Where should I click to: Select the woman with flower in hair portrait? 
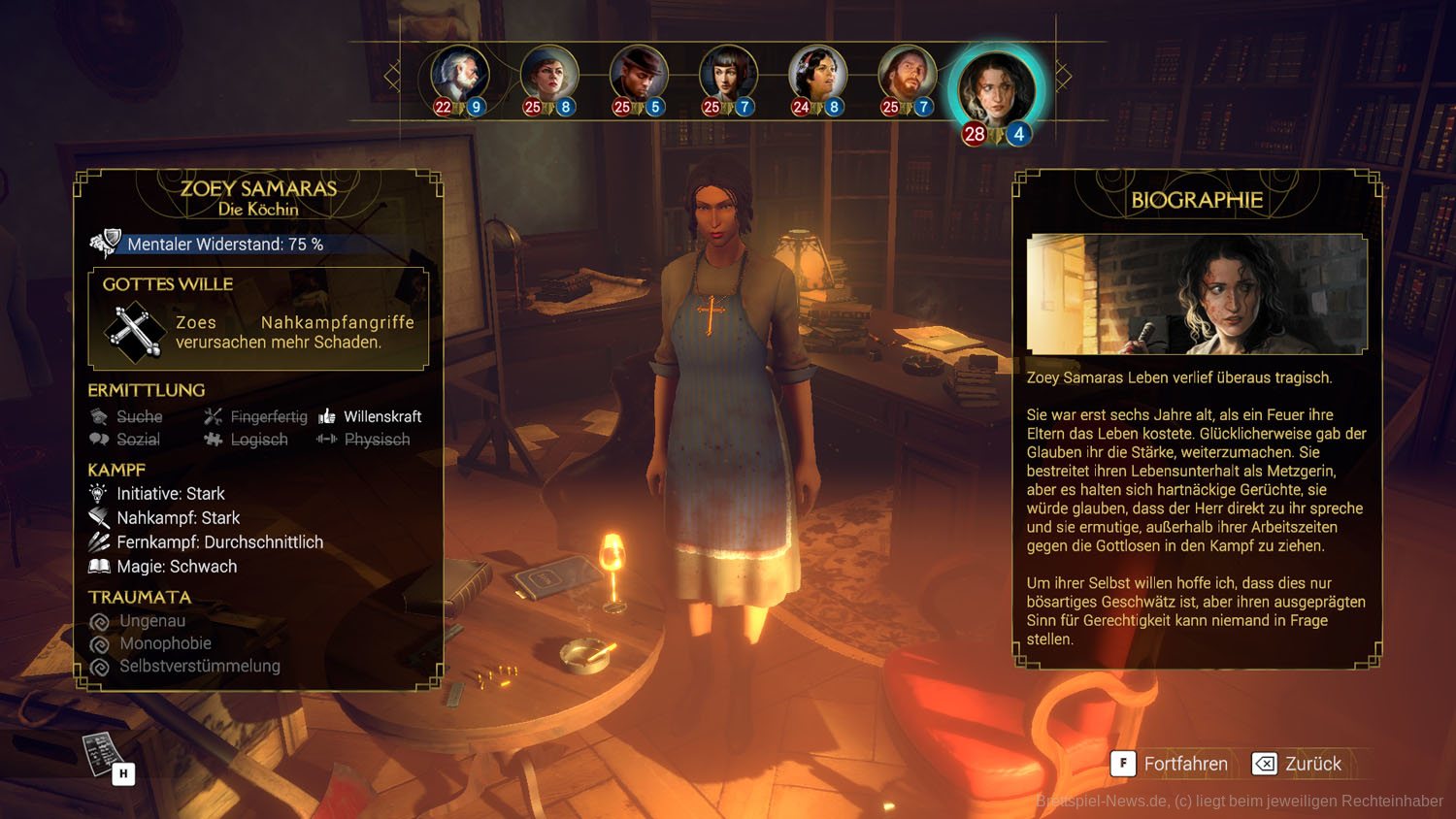click(x=817, y=76)
